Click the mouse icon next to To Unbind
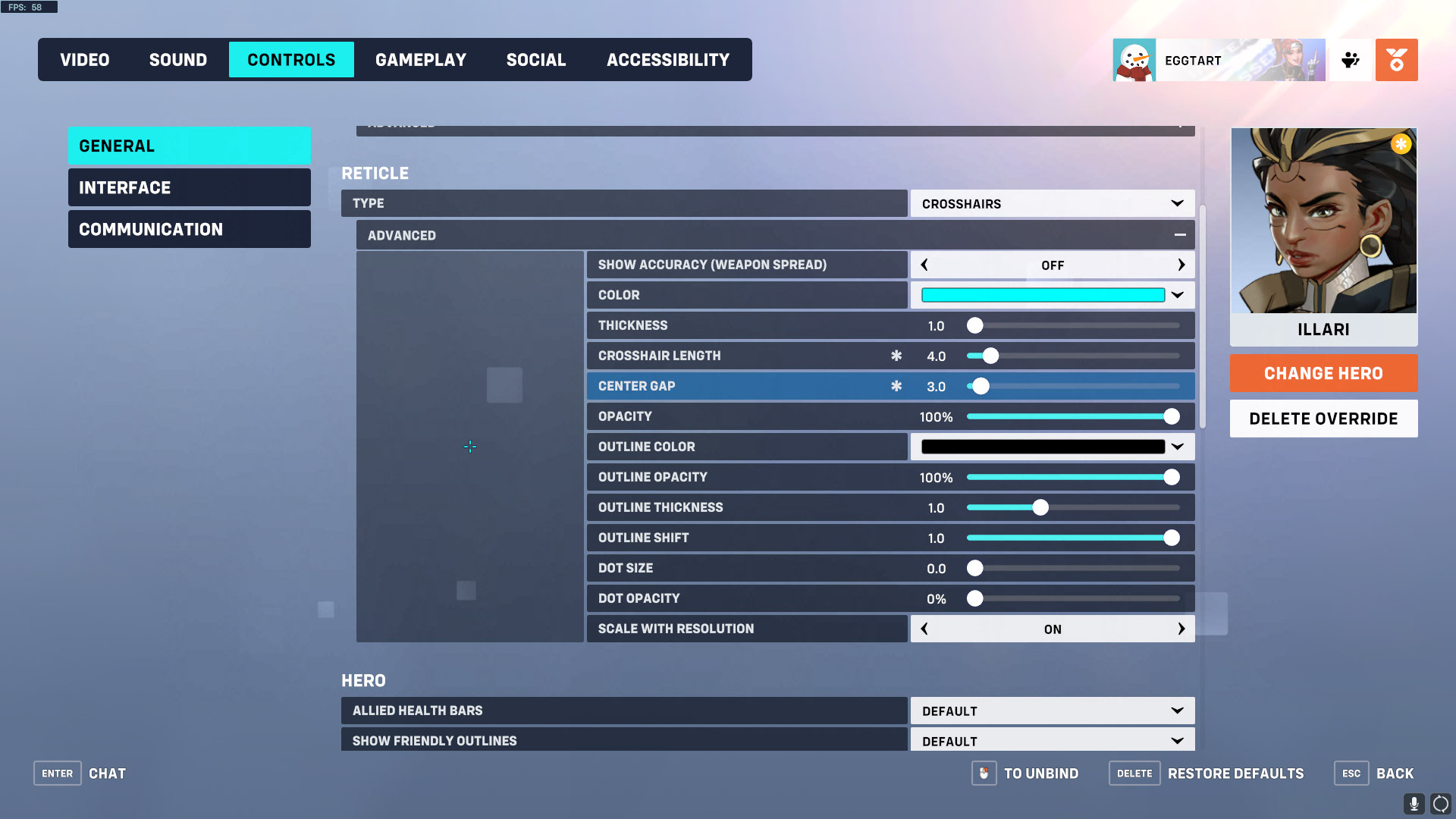 984,773
